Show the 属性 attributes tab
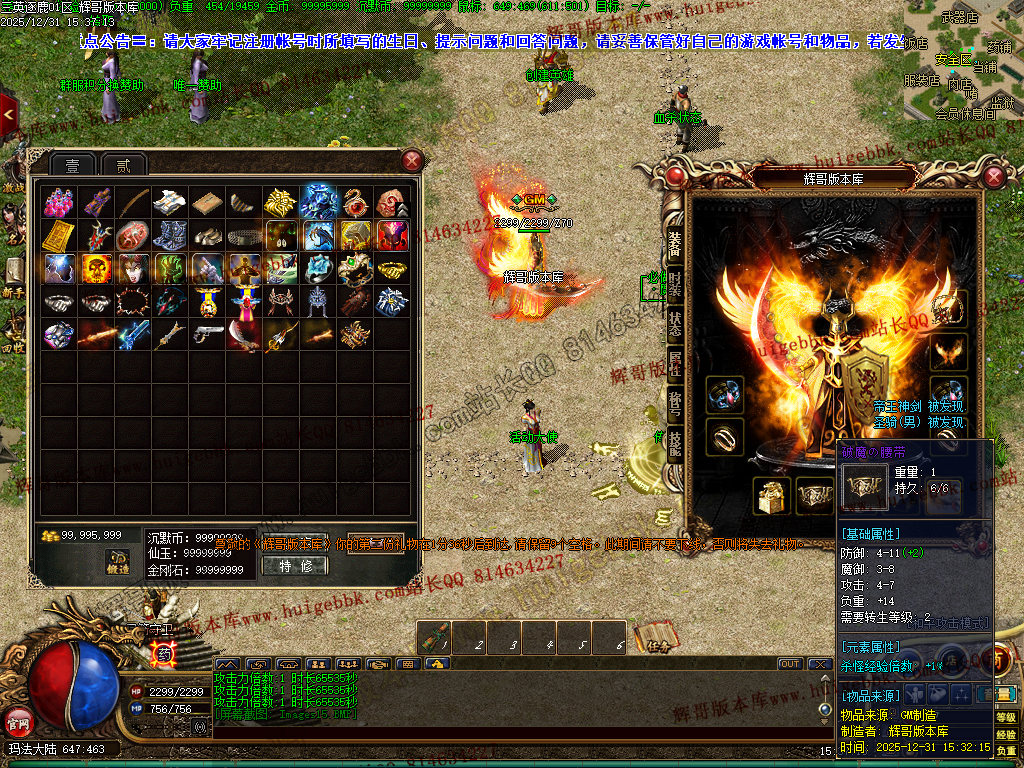This screenshot has height=768, width=1024. (x=675, y=367)
